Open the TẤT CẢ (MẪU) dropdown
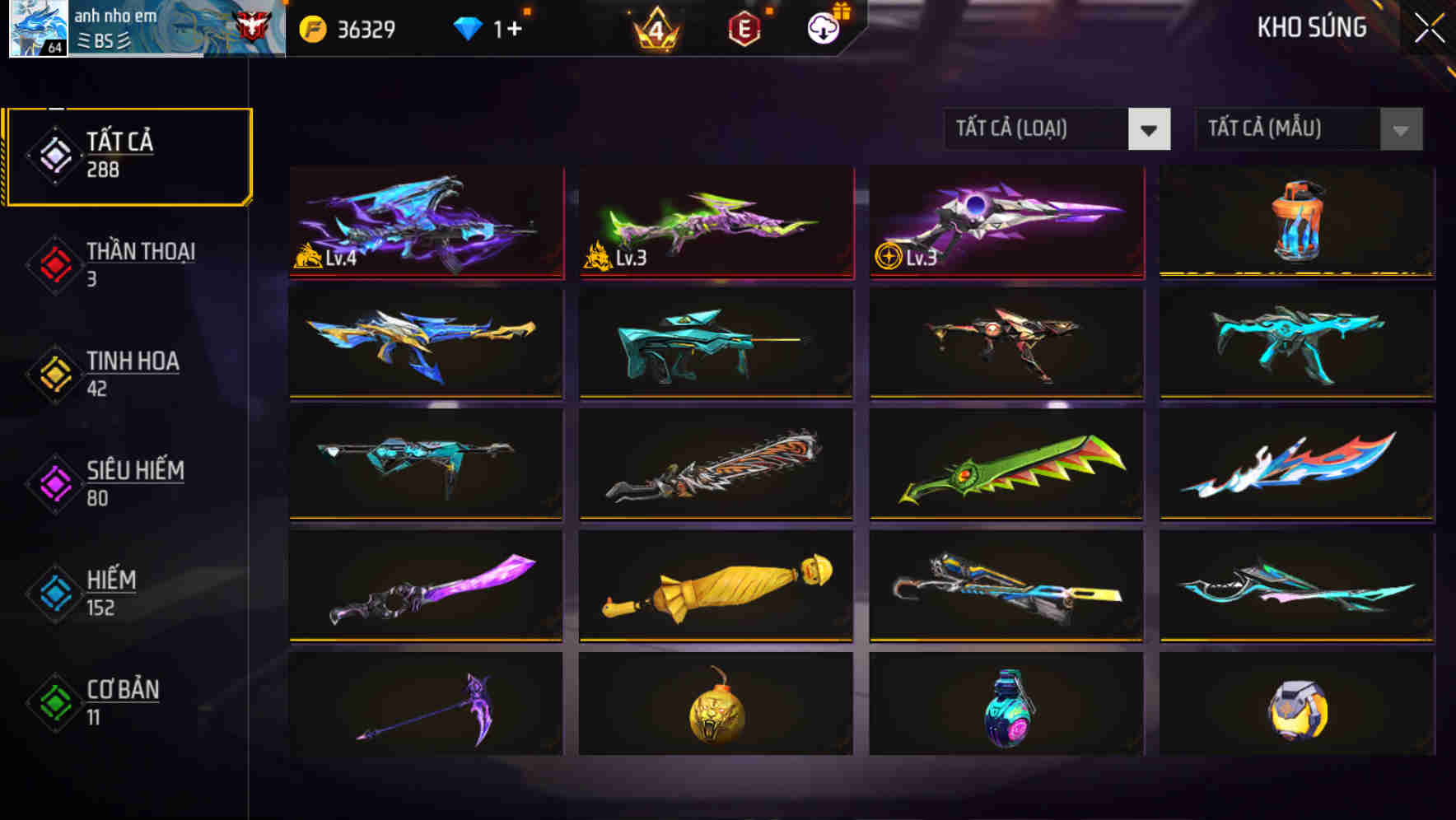1456x820 pixels. click(x=1289, y=129)
